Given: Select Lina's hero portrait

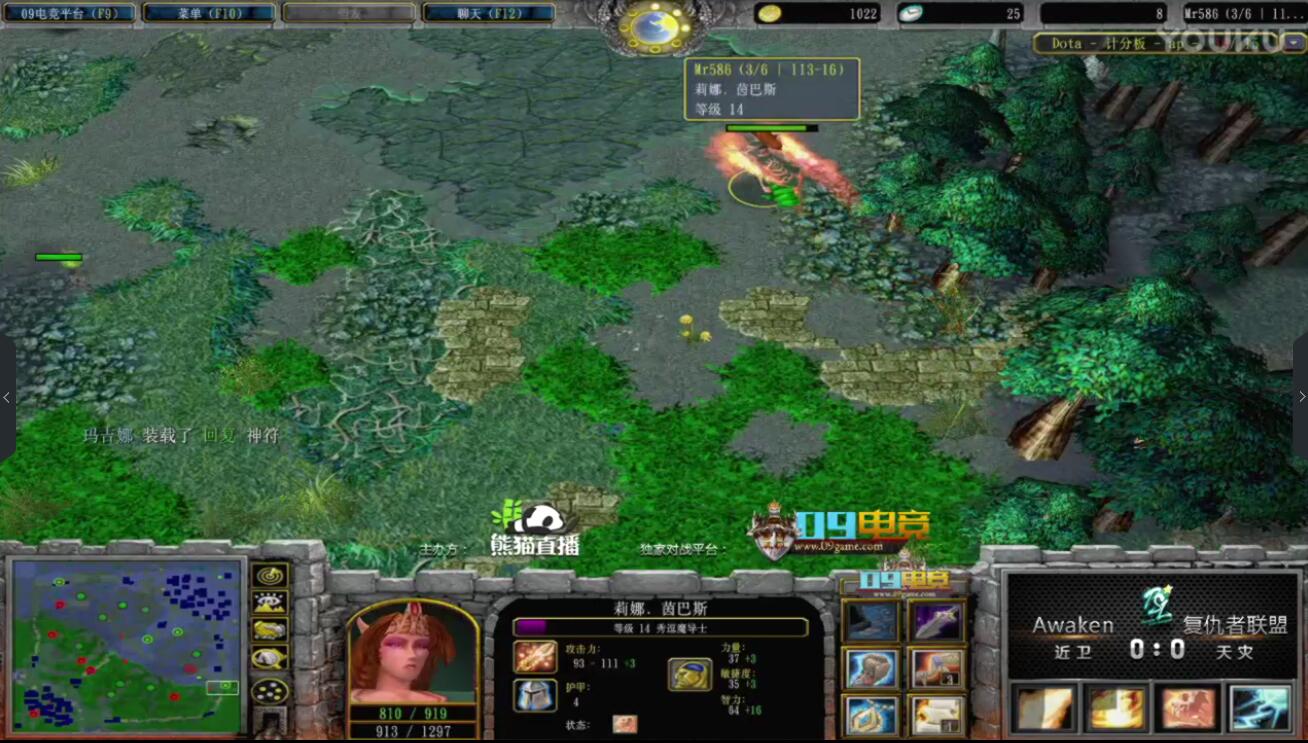Looking at the screenshot, I should point(411,653).
